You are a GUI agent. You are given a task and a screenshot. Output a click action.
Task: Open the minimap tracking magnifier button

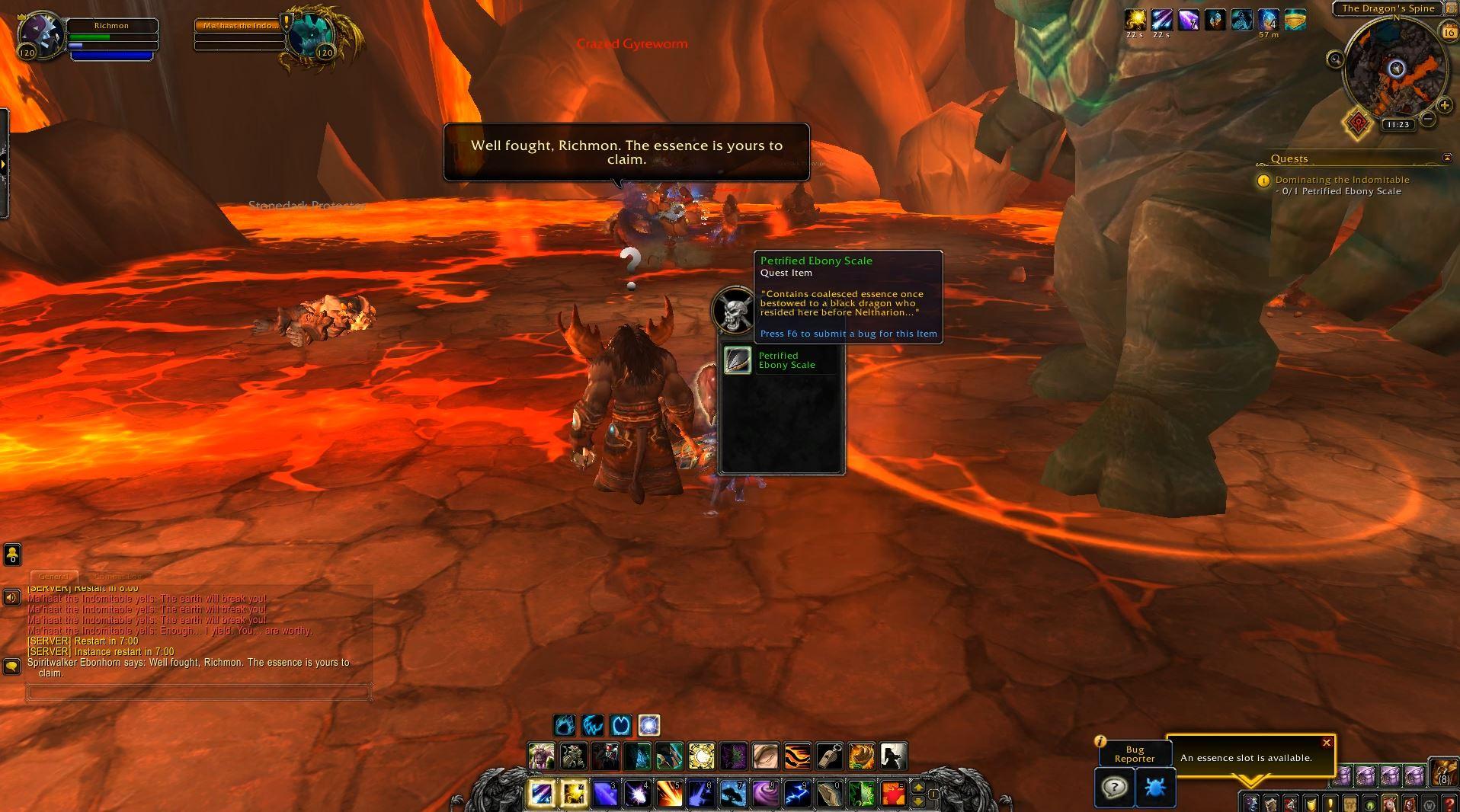pyautogui.click(x=1335, y=59)
